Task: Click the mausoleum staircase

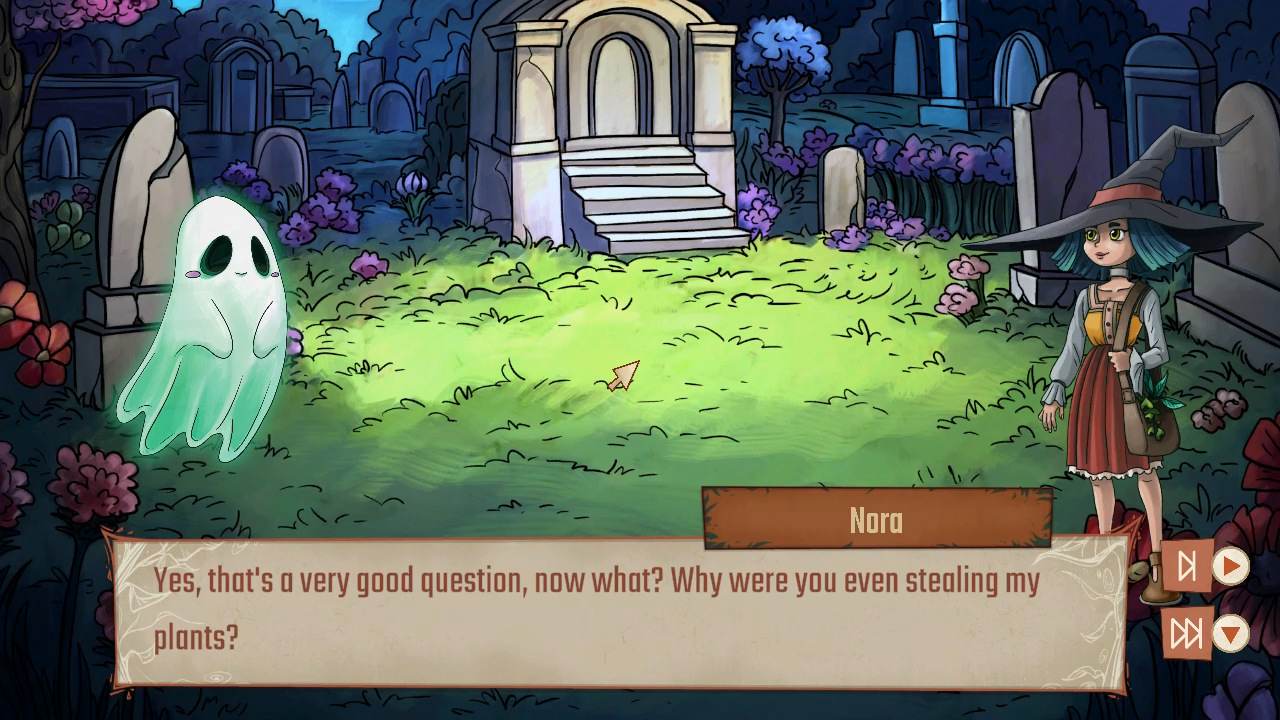Action: coord(645,200)
